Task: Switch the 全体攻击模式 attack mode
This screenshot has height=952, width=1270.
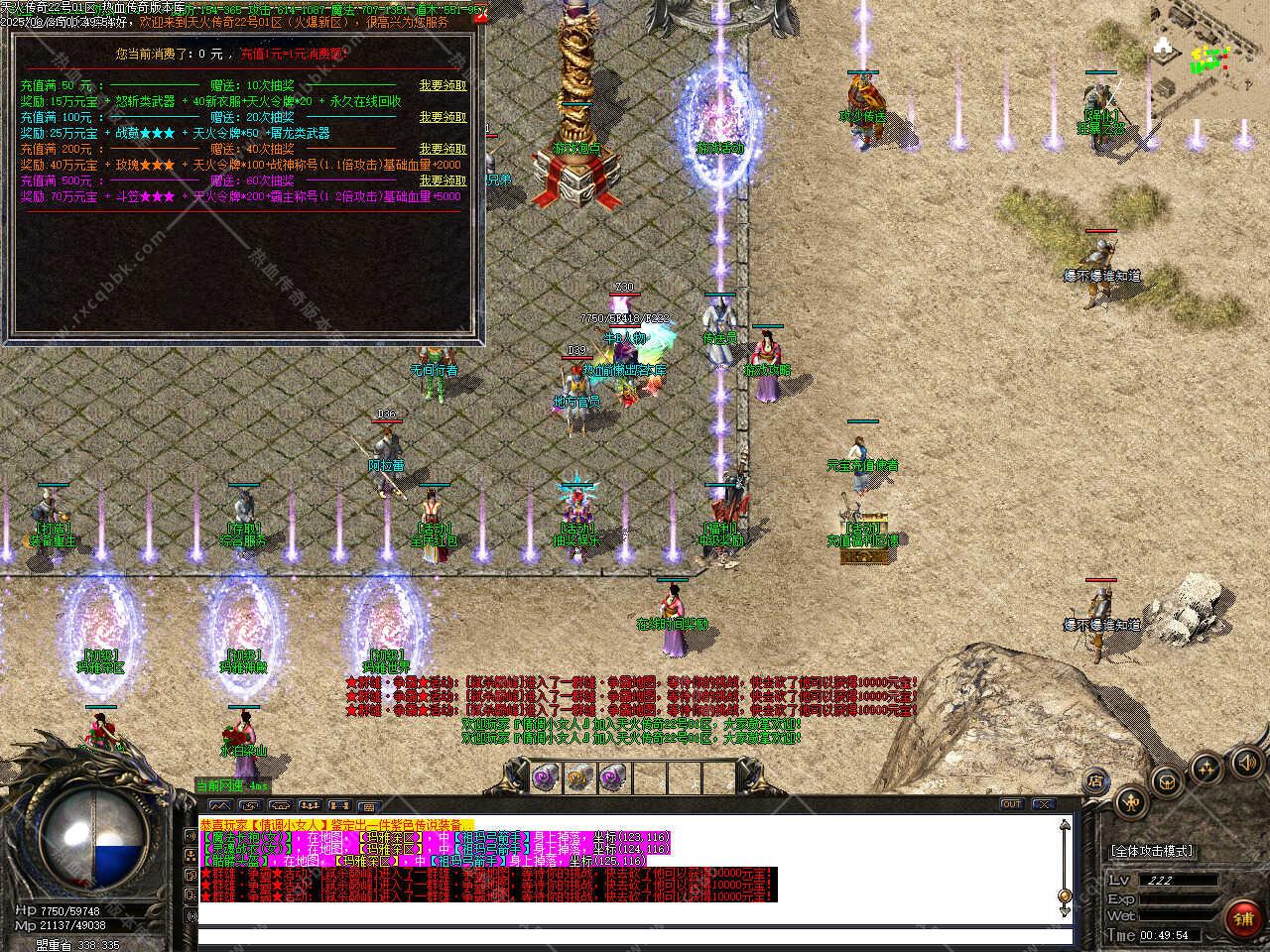Action: pyautogui.click(x=1151, y=851)
